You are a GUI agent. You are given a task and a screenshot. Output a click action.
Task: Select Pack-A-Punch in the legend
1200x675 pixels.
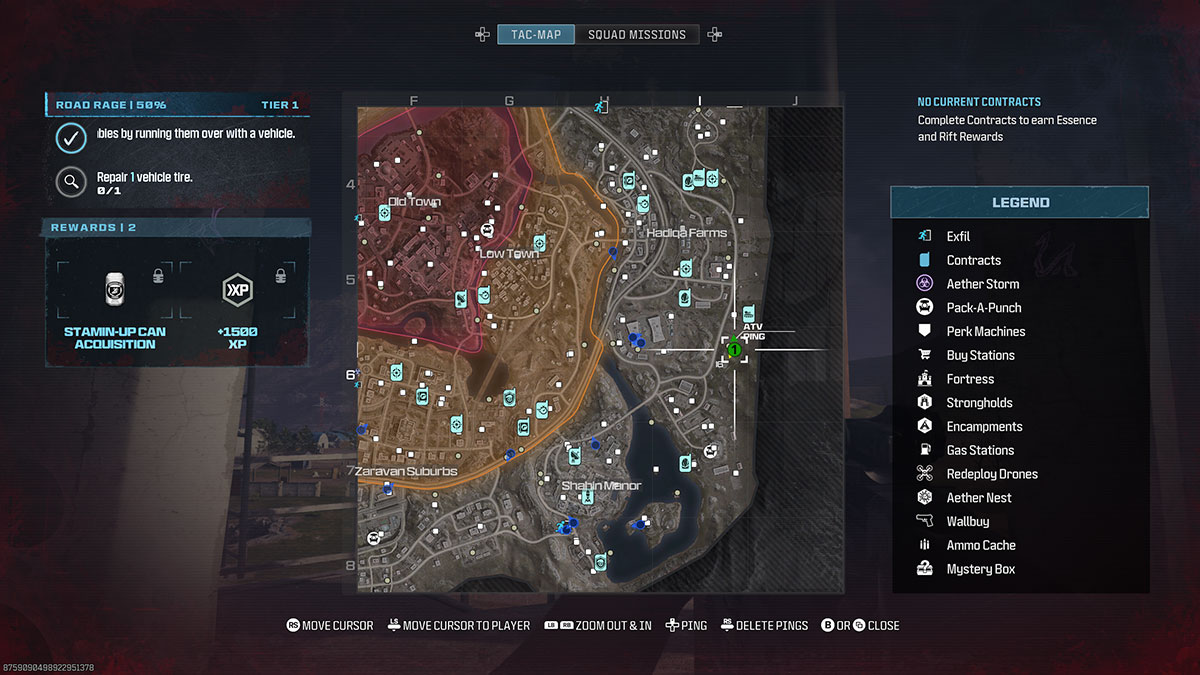click(983, 308)
